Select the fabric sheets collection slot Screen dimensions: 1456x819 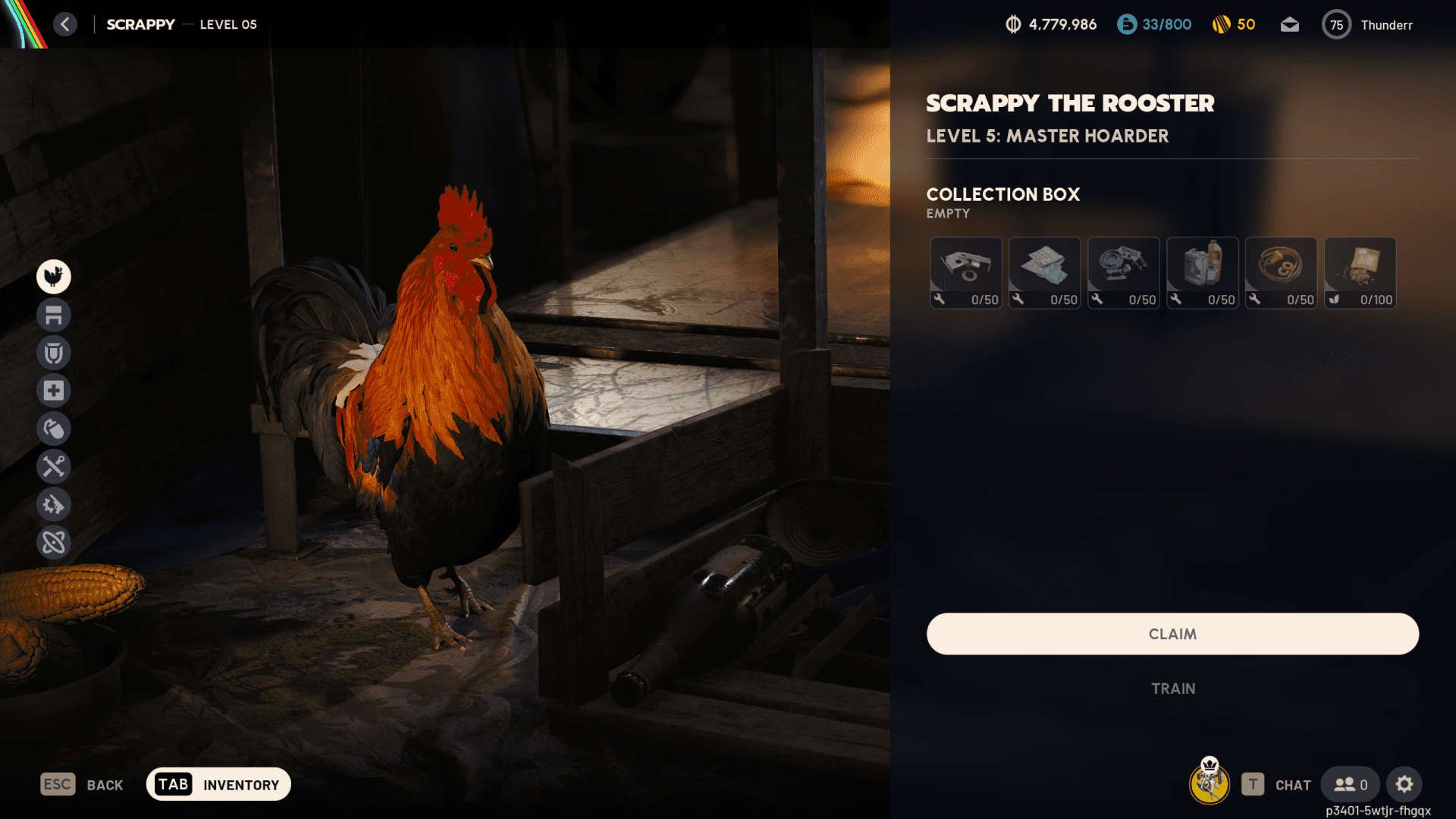coord(1044,272)
